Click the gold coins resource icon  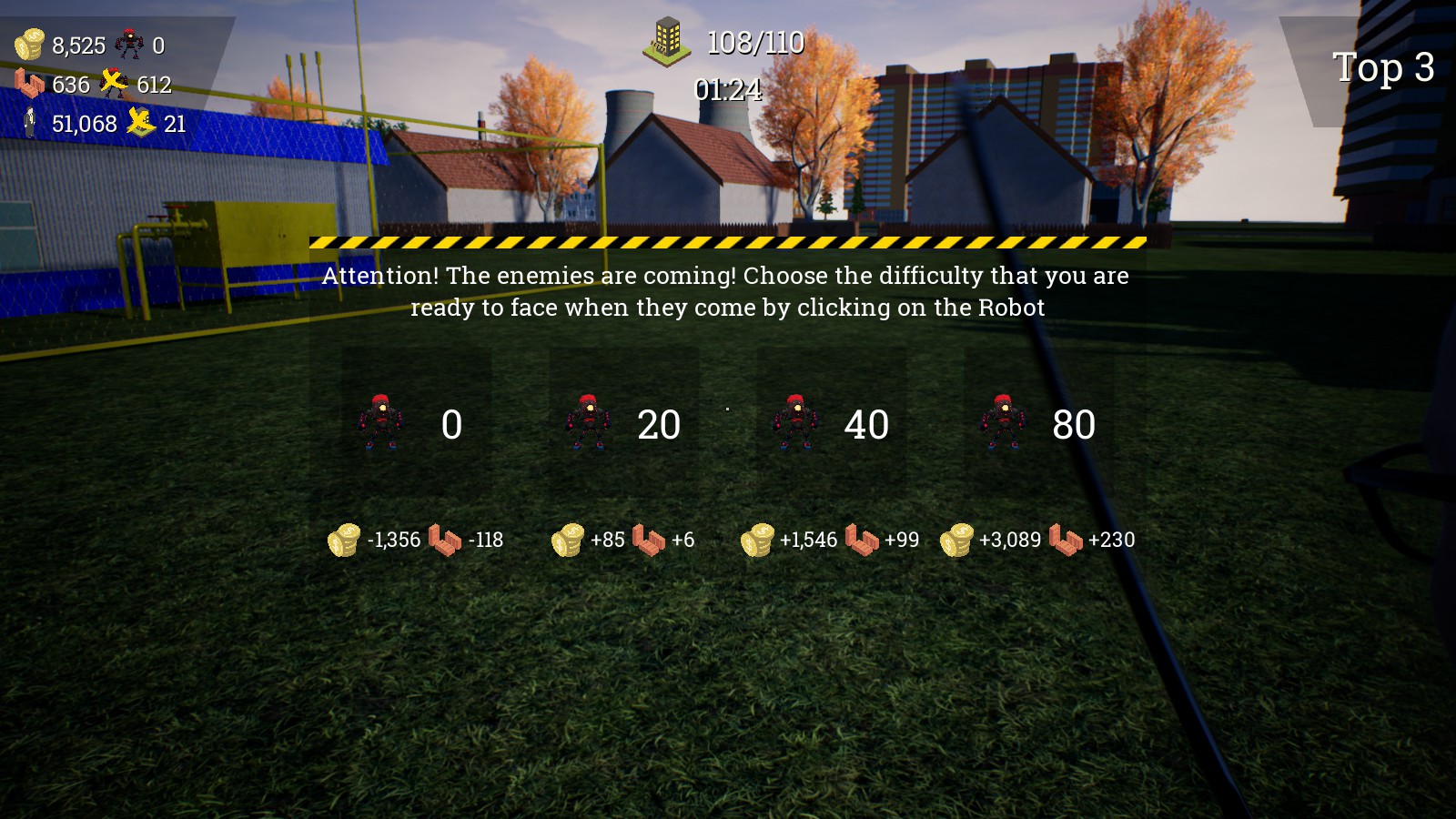tap(30, 43)
